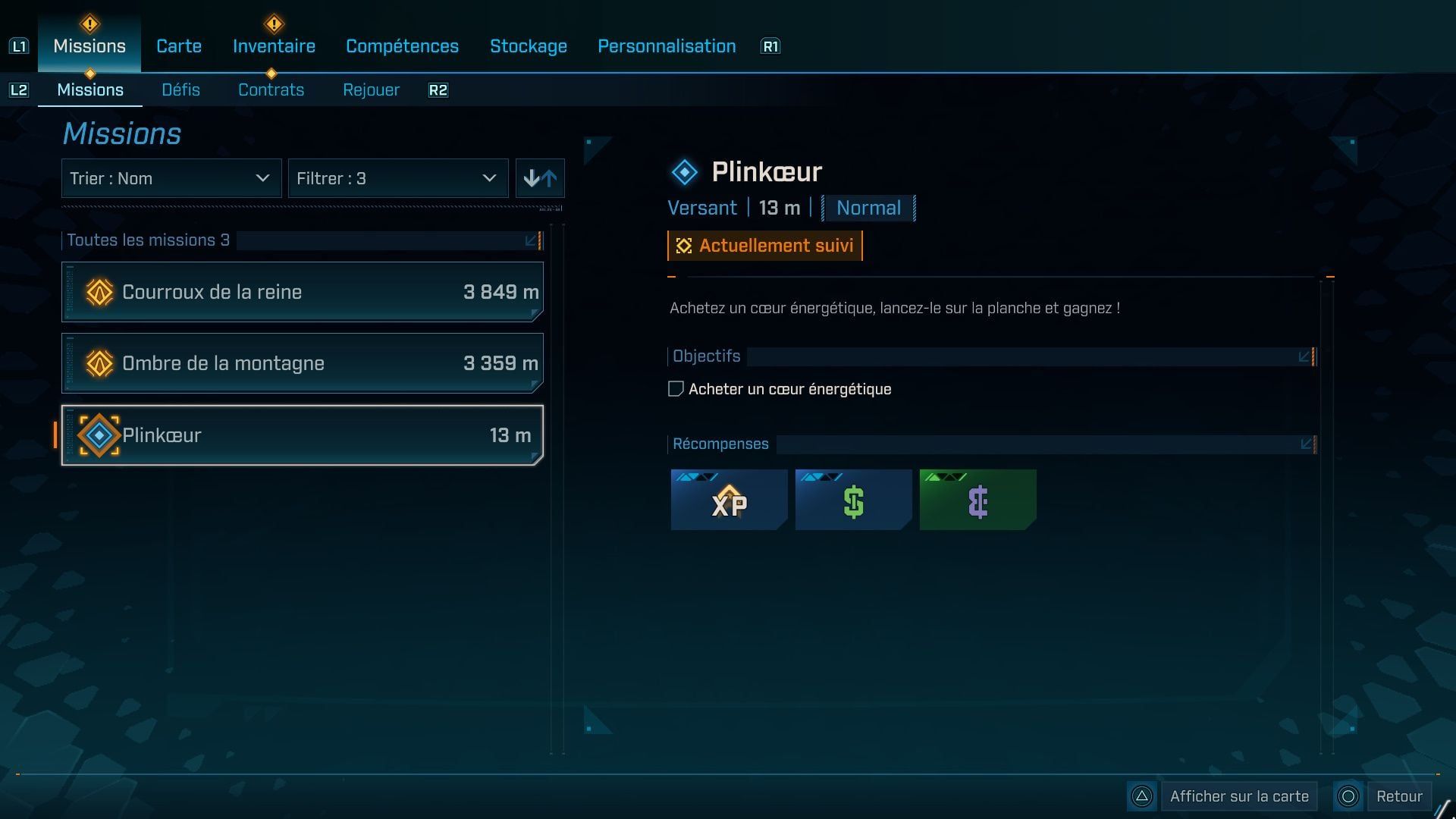Click the diamond icon beside the Plinkœur title
The image size is (1456, 819).
coord(685,171)
